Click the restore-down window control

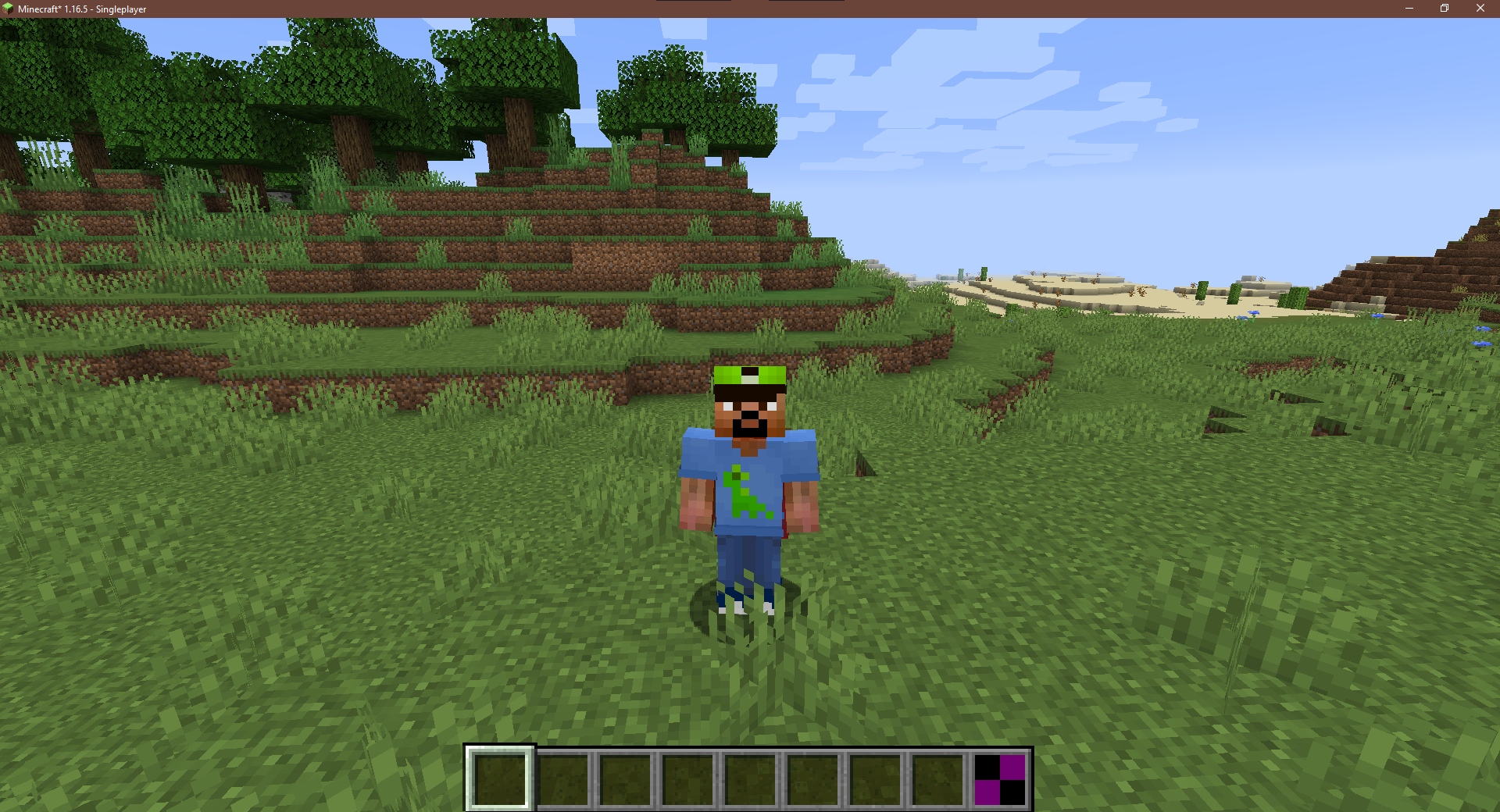click(x=1445, y=9)
